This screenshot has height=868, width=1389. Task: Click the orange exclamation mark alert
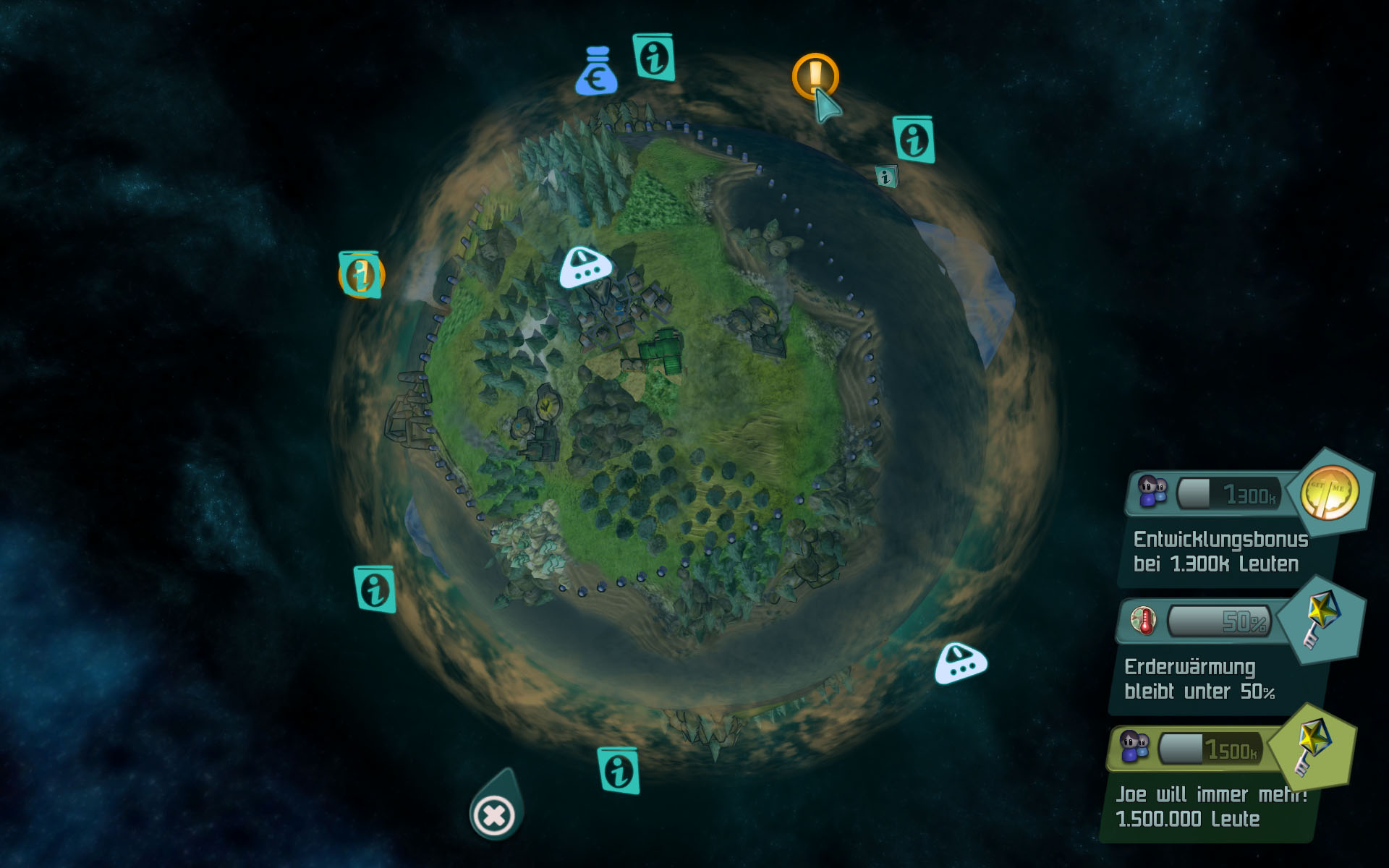[815, 75]
